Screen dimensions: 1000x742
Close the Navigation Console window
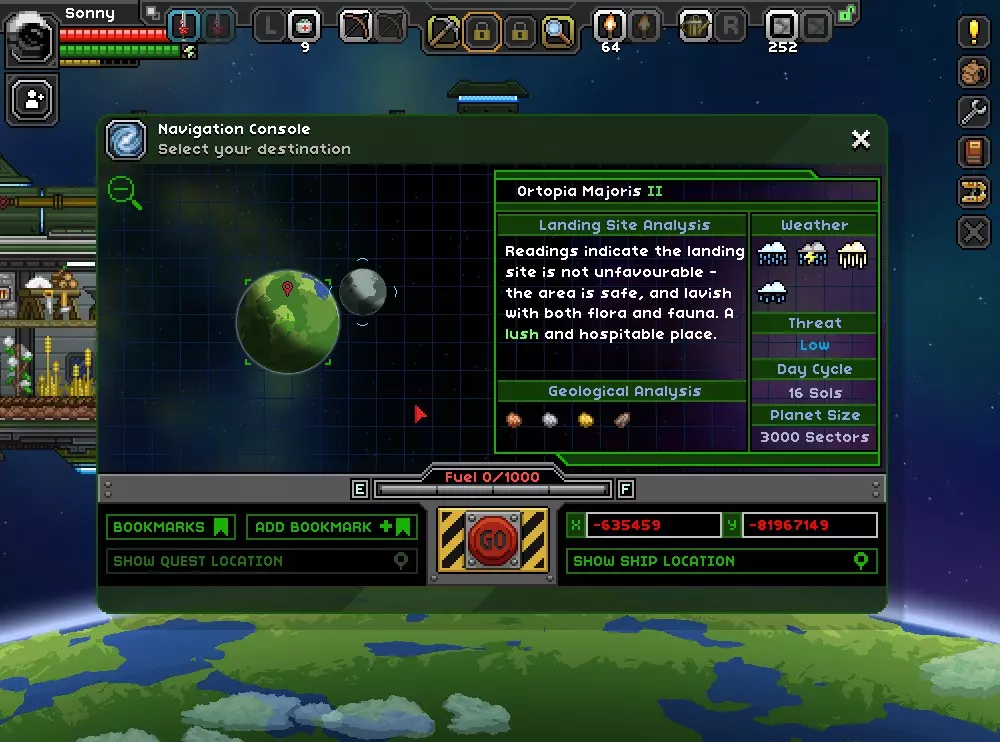860,140
